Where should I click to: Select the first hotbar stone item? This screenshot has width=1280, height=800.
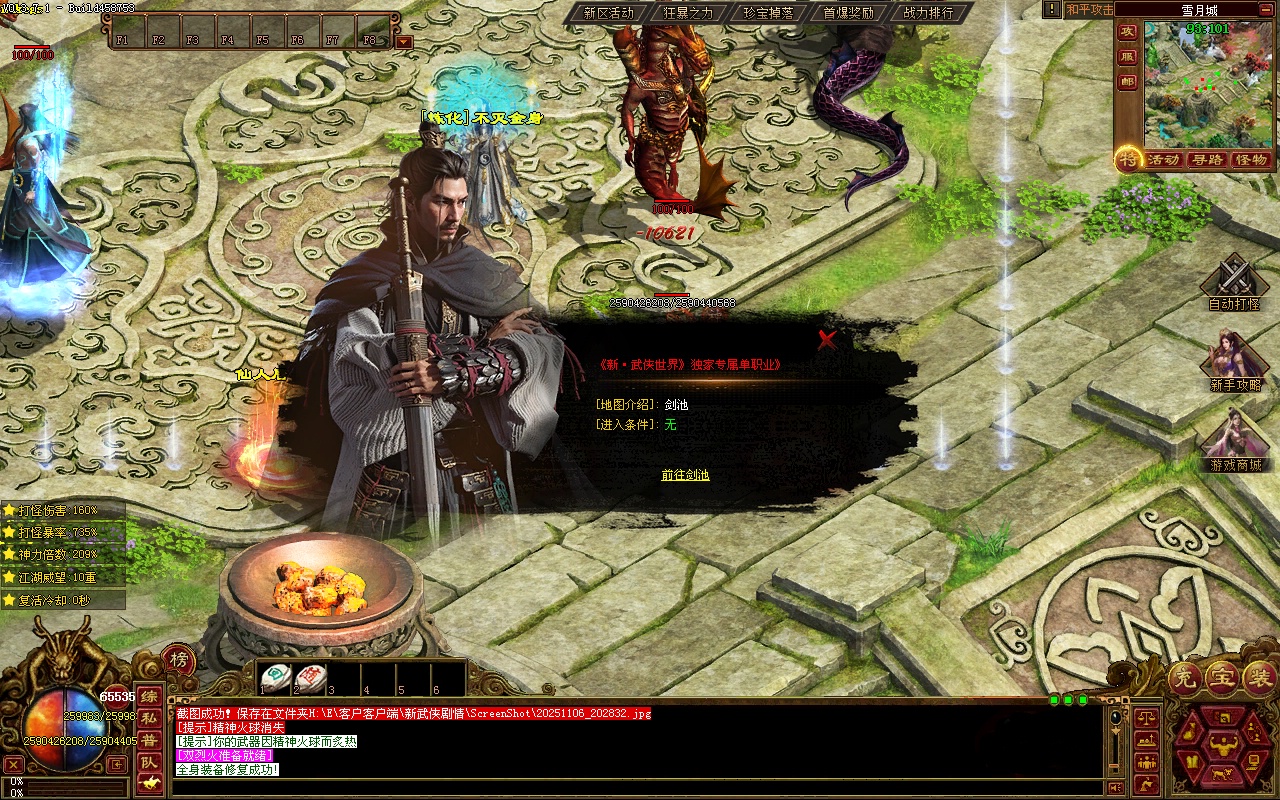[276, 677]
